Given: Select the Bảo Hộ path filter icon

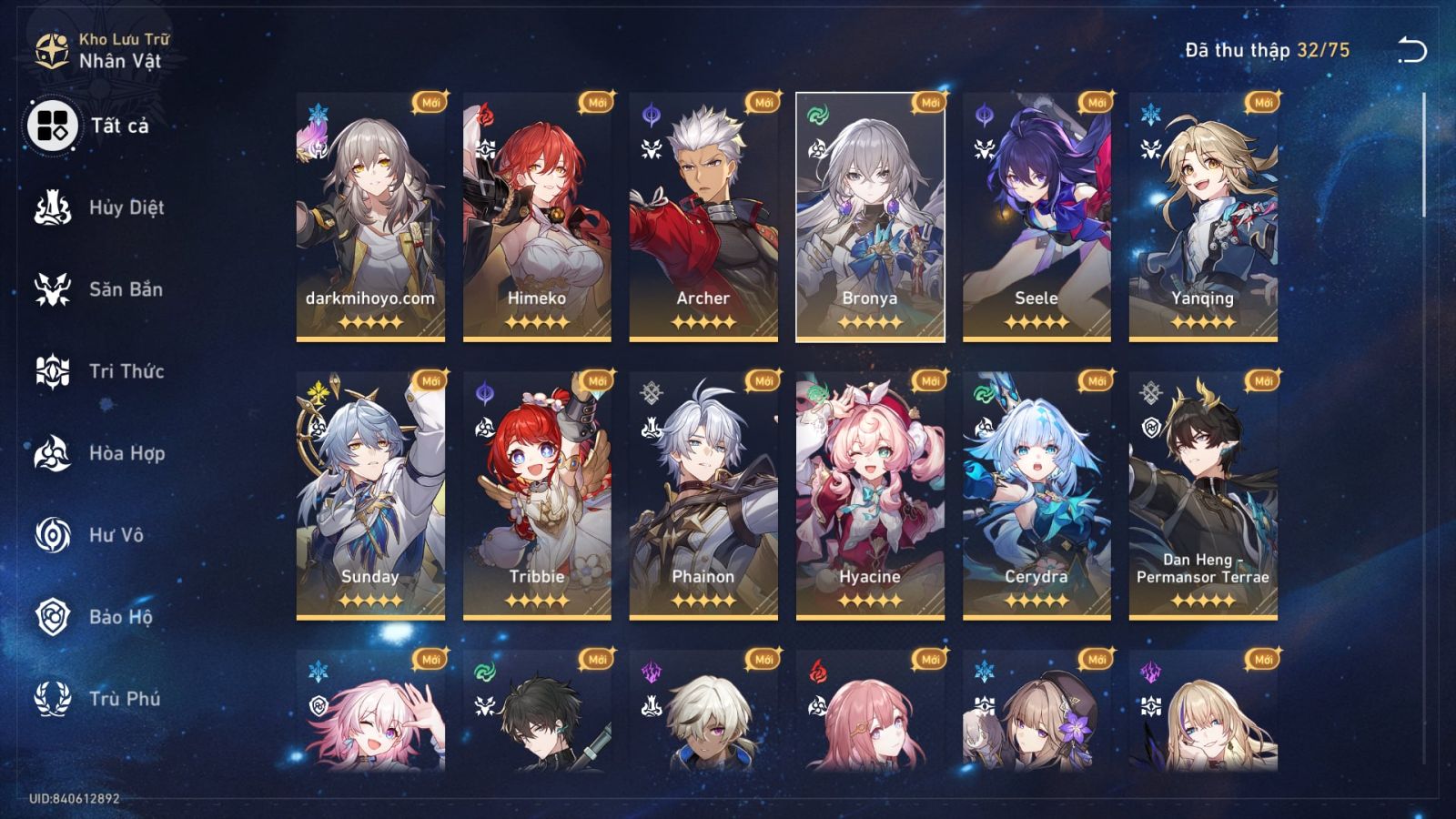Looking at the screenshot, I should (55, 617).
